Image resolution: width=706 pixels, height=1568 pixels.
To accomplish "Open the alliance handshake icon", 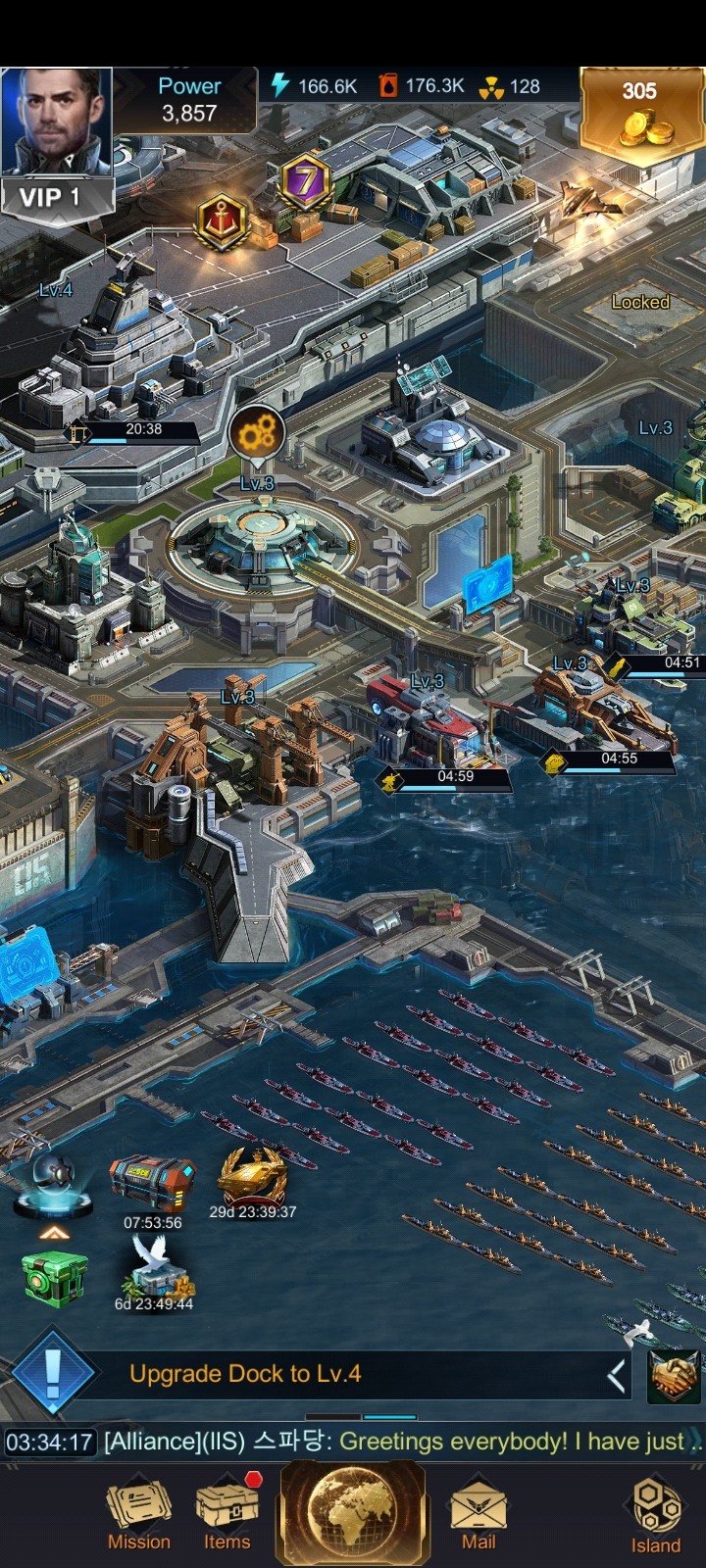I will point(675,1375).
